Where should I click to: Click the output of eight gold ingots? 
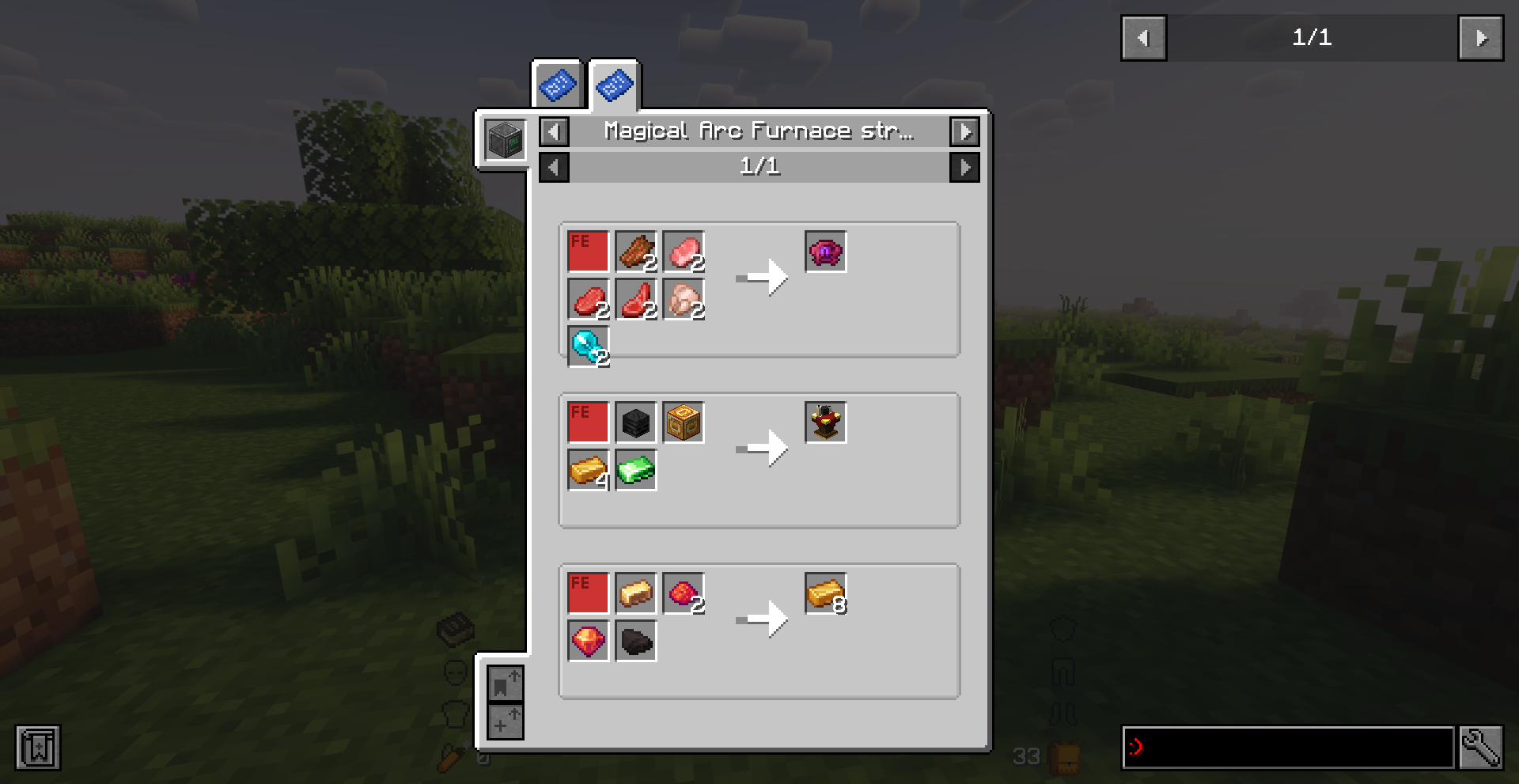click(825, 593)
